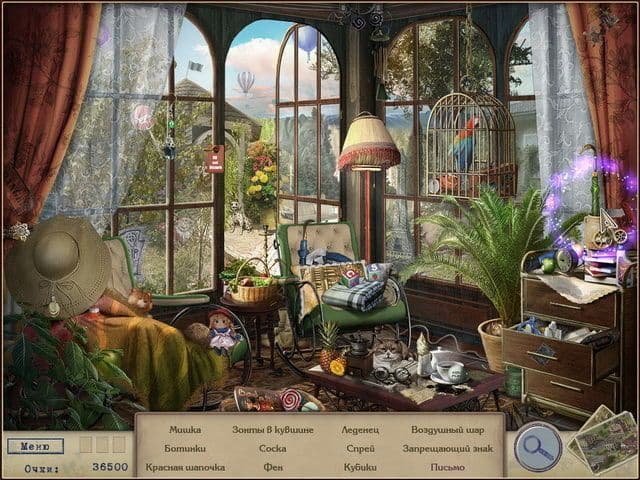Click 'Запрещающий знак' list entry
Image resolution: width=640 pixels, height=480 pixels.
pos(447,448)
